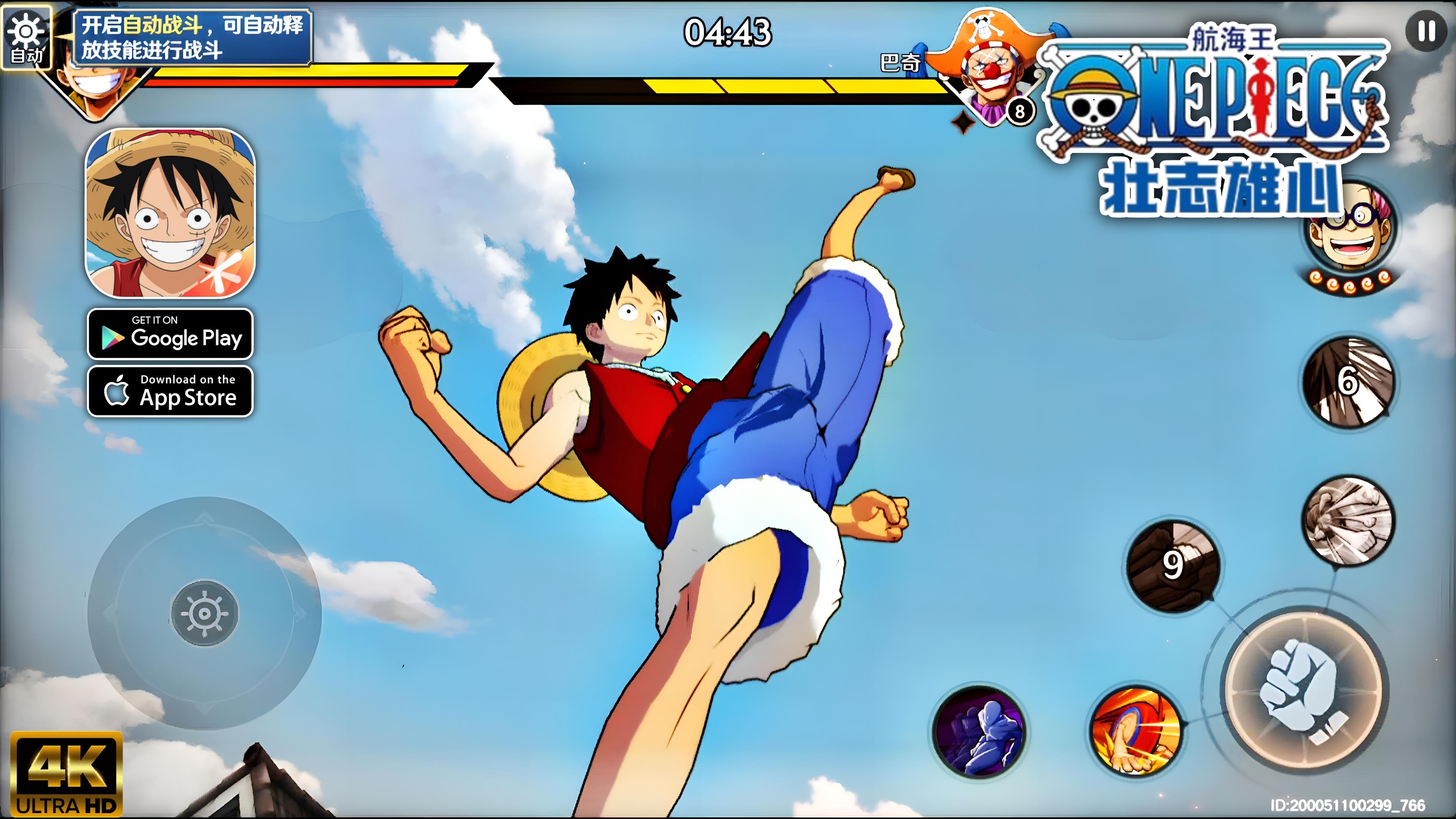Open the App Store download badge
This screenshot has height=819, width=1456.
(170, 391)
